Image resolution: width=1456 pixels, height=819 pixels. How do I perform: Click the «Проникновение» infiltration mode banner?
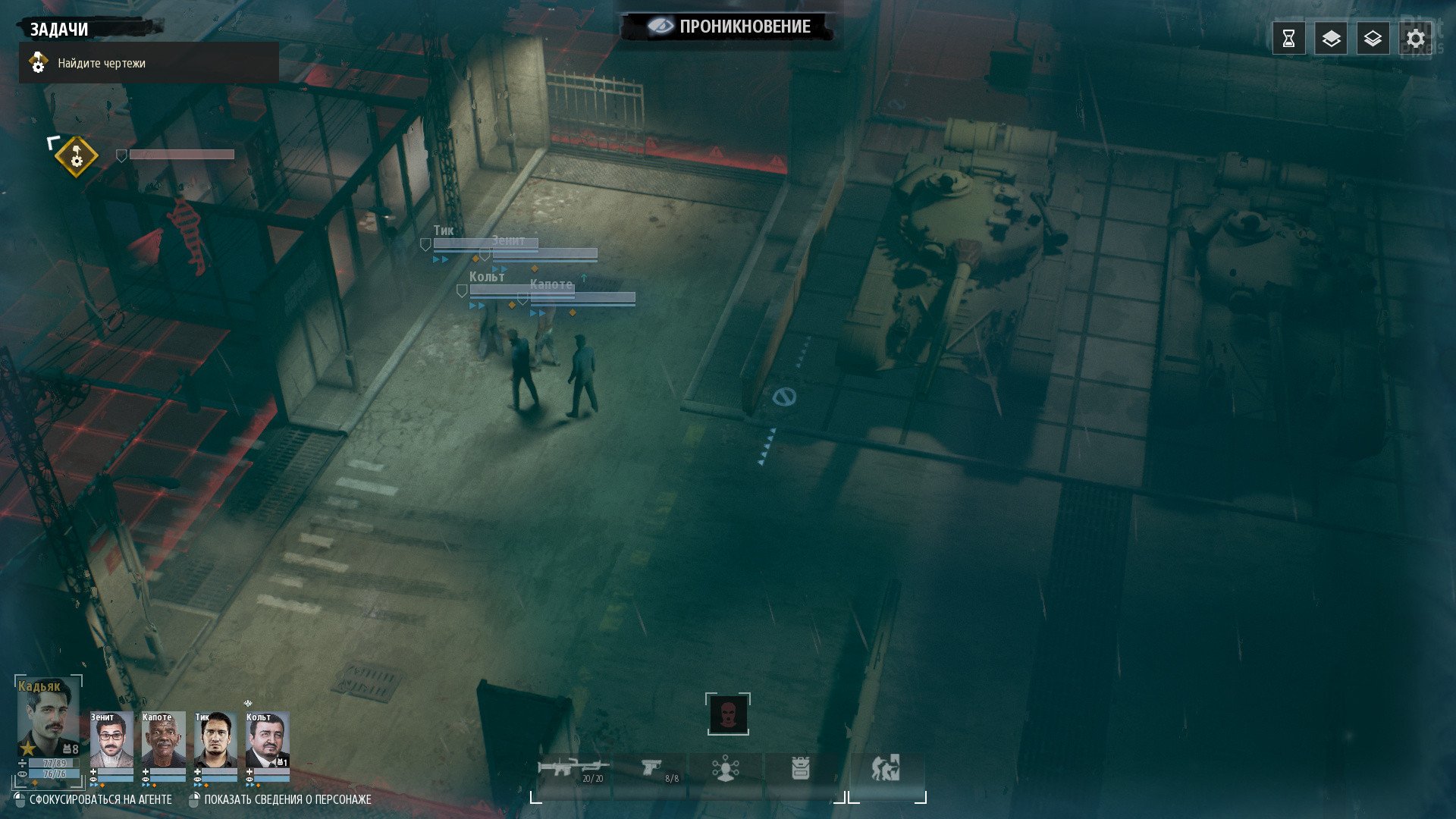(x=728, y=27)
